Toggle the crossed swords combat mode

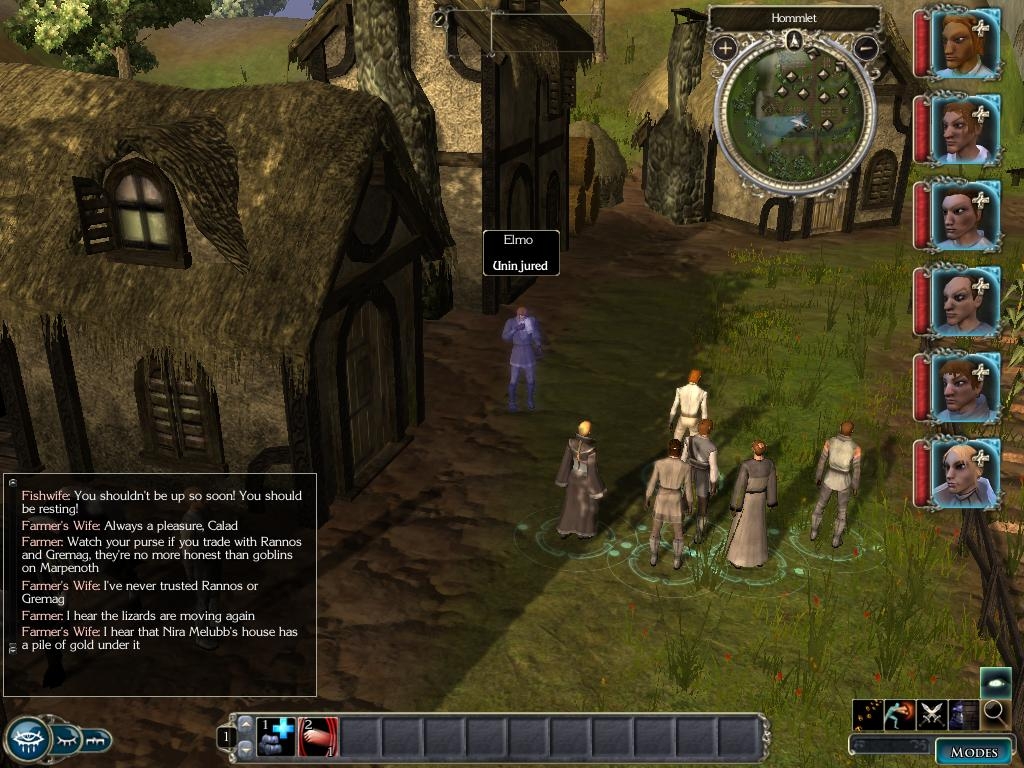pos(932,714)
